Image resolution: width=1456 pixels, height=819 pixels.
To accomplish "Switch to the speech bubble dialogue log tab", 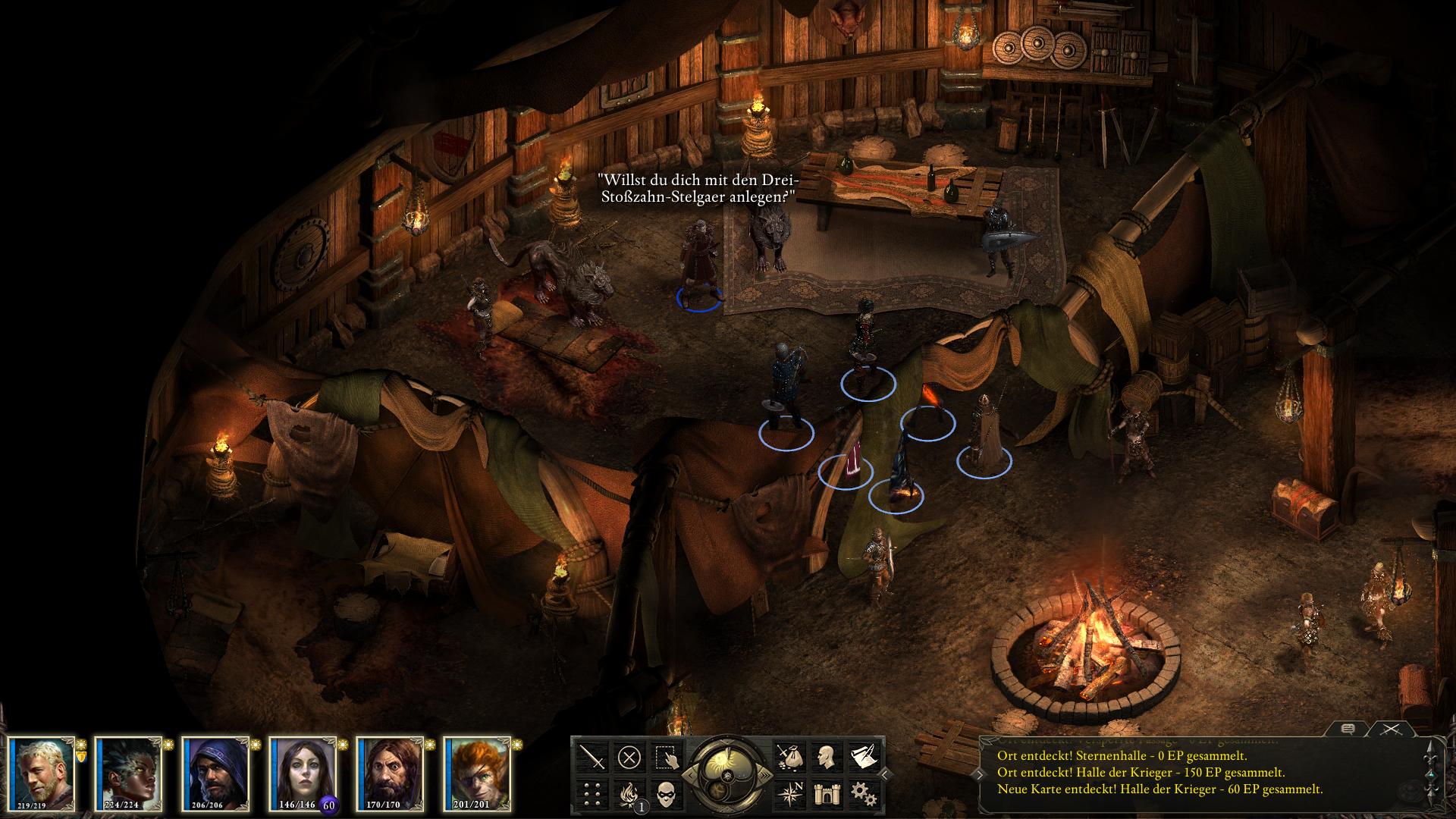I will (1348, 730).
